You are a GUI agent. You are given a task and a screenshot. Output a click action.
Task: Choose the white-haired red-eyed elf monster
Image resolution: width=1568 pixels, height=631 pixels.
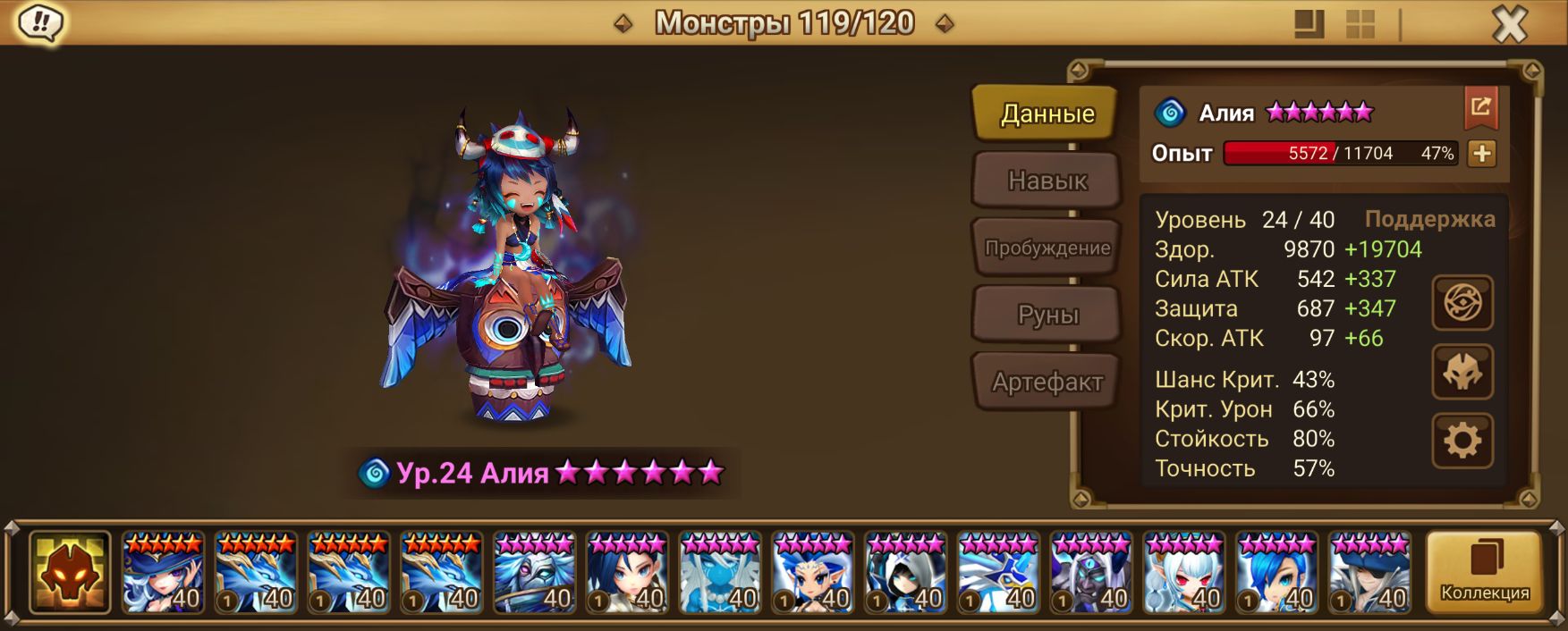[x=1183, y=573]
